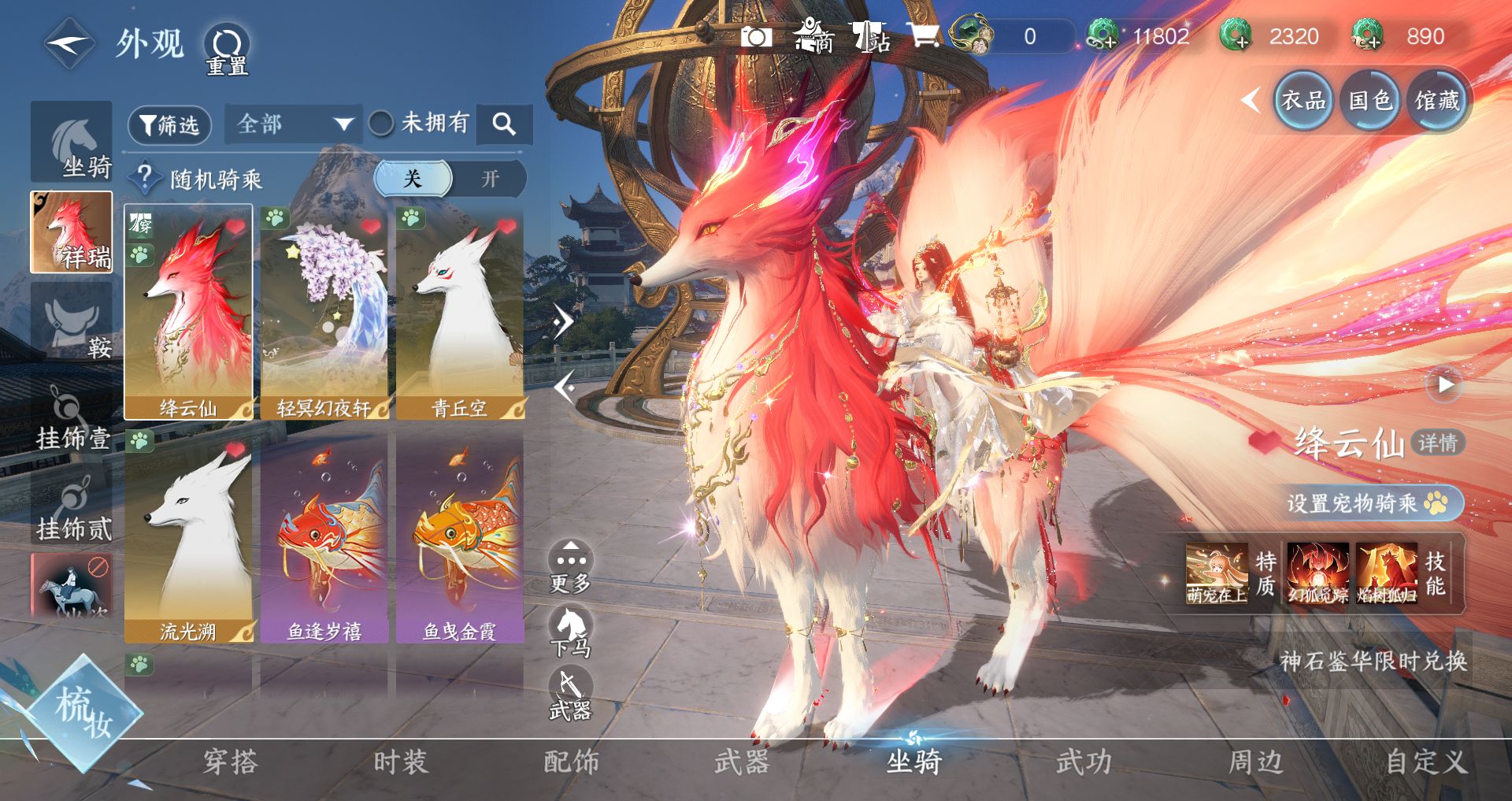Toggle the 随机骑乘 random mount switch
This screenshot has height=801, width=1512.
point(450,179)
